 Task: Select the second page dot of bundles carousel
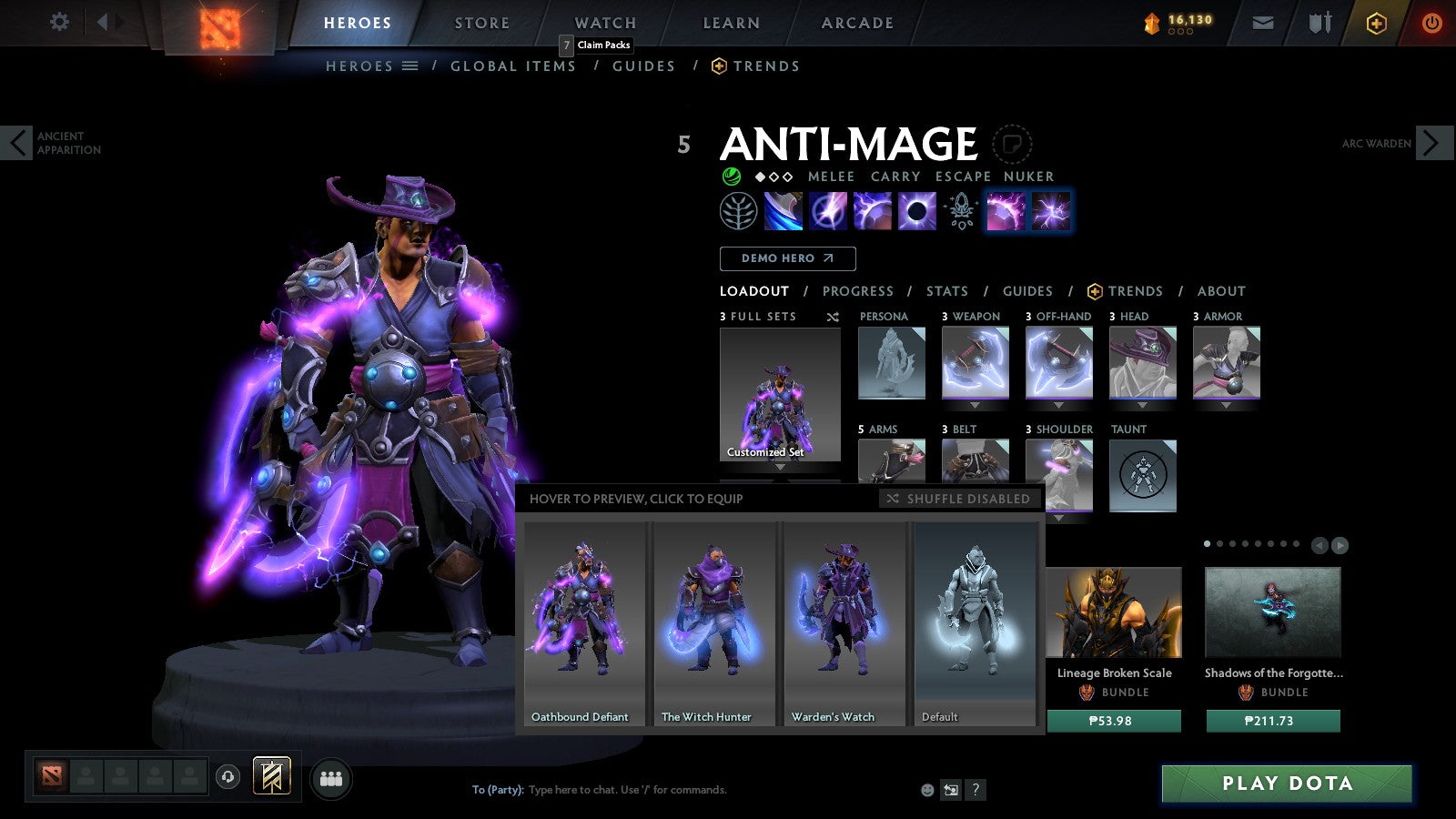pos(1219,543)
